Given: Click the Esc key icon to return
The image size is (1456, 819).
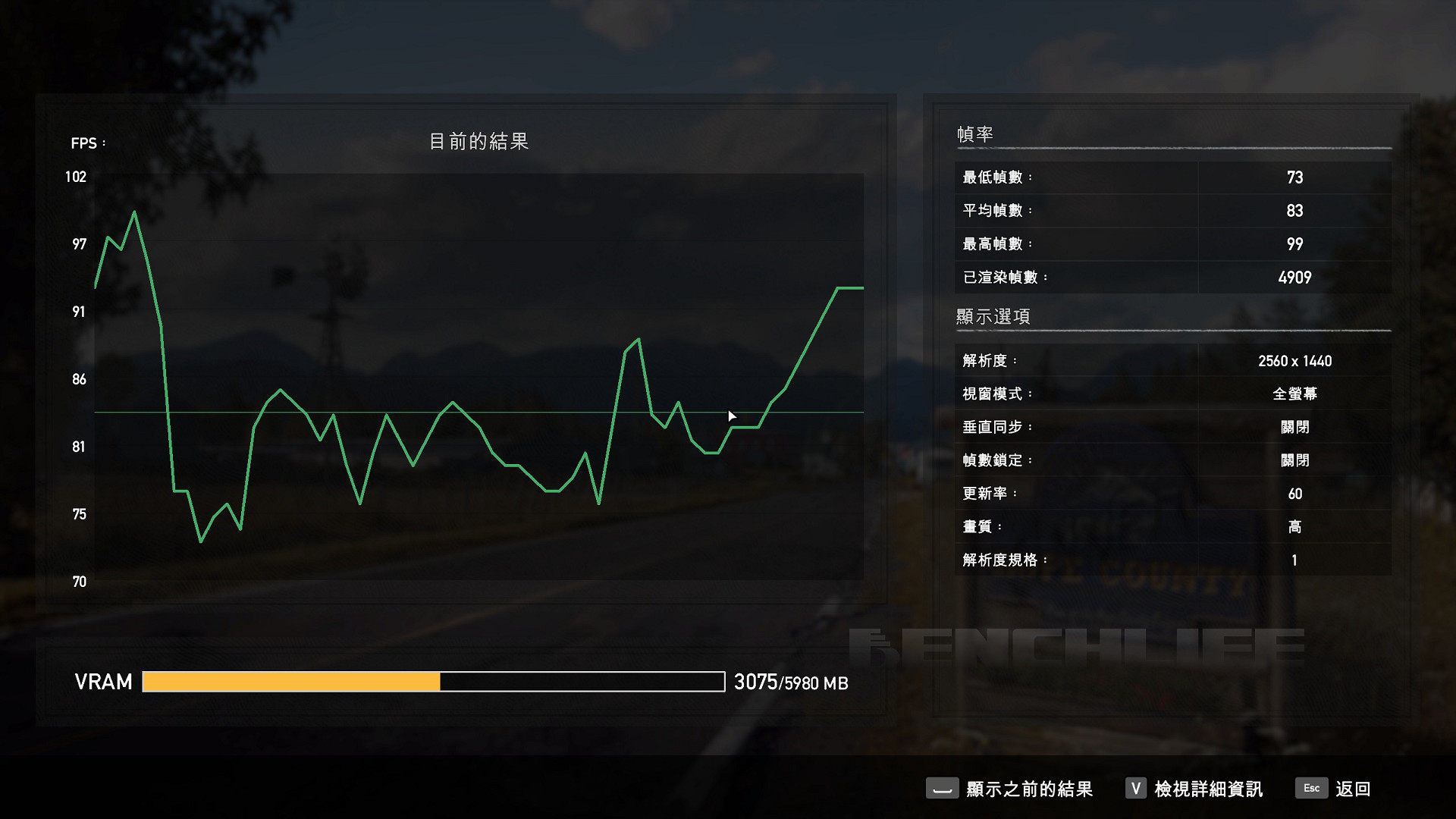Looking at the screenshot, I should click(1311, 789).
